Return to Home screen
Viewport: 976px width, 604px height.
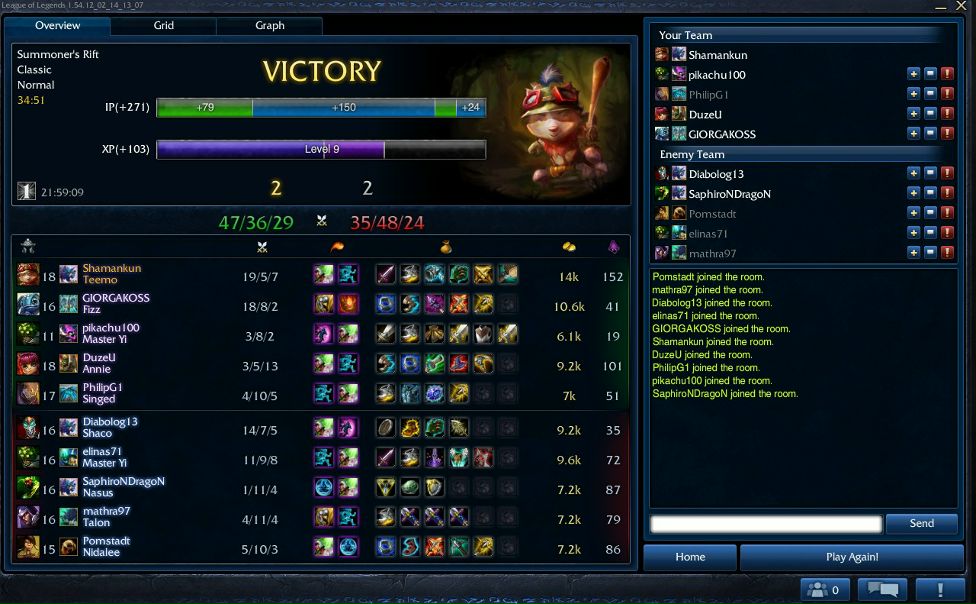coord(690,557)
